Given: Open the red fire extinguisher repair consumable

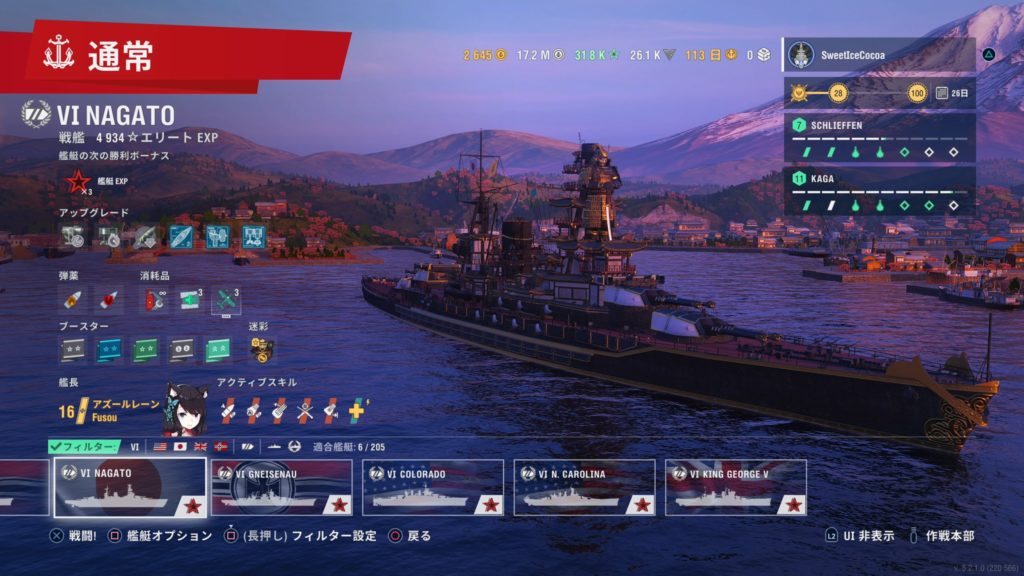Looking at the screenshot, I should [155, 298].
